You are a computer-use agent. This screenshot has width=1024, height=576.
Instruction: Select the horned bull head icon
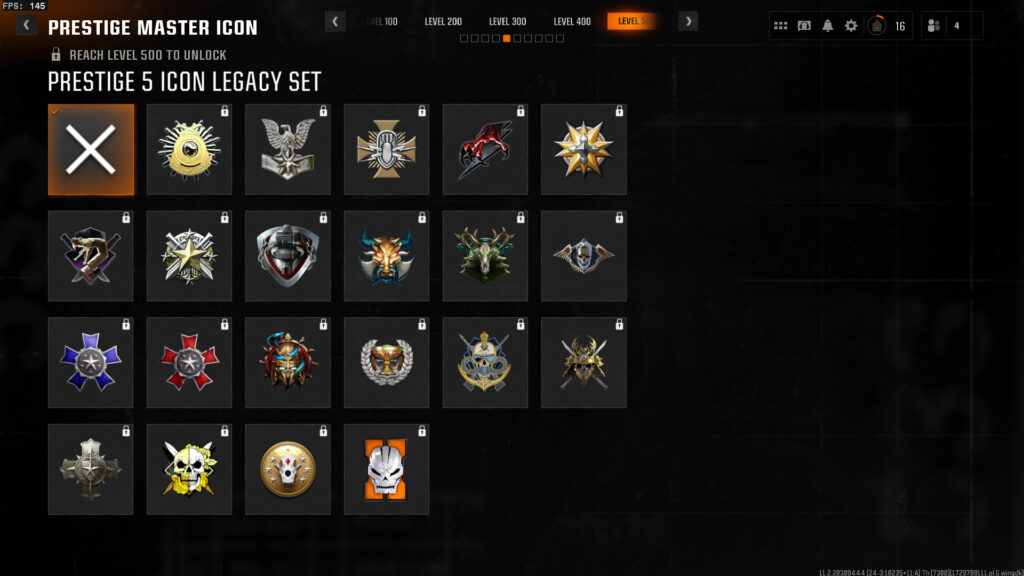(x=386, y=256)
